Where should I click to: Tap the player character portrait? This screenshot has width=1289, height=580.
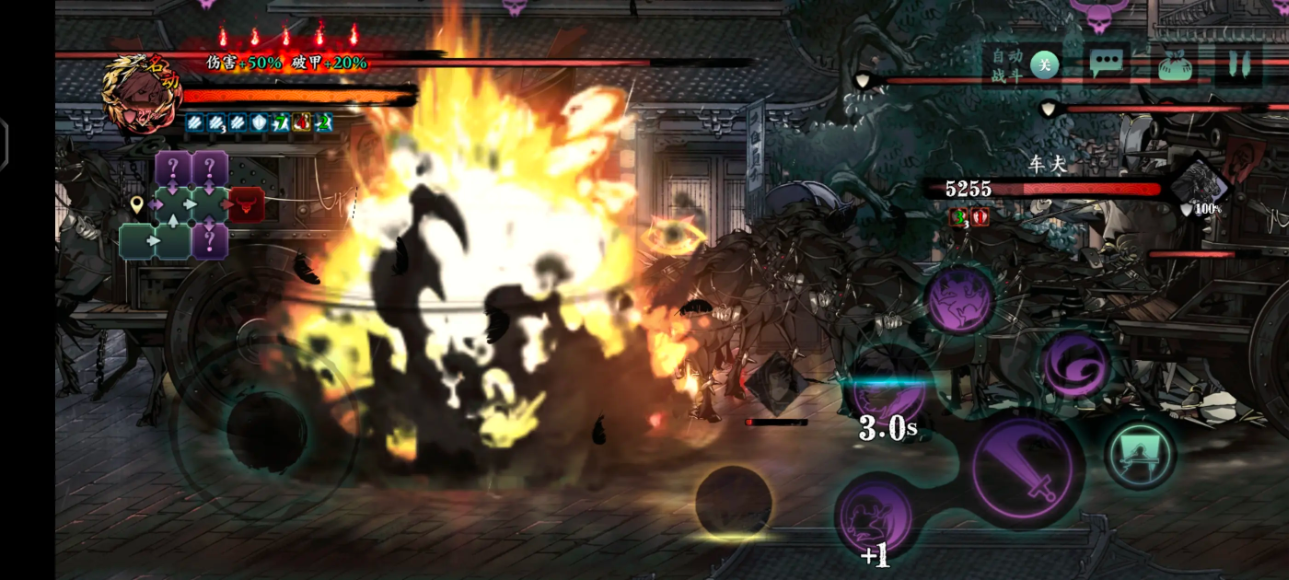coord(140,93)
